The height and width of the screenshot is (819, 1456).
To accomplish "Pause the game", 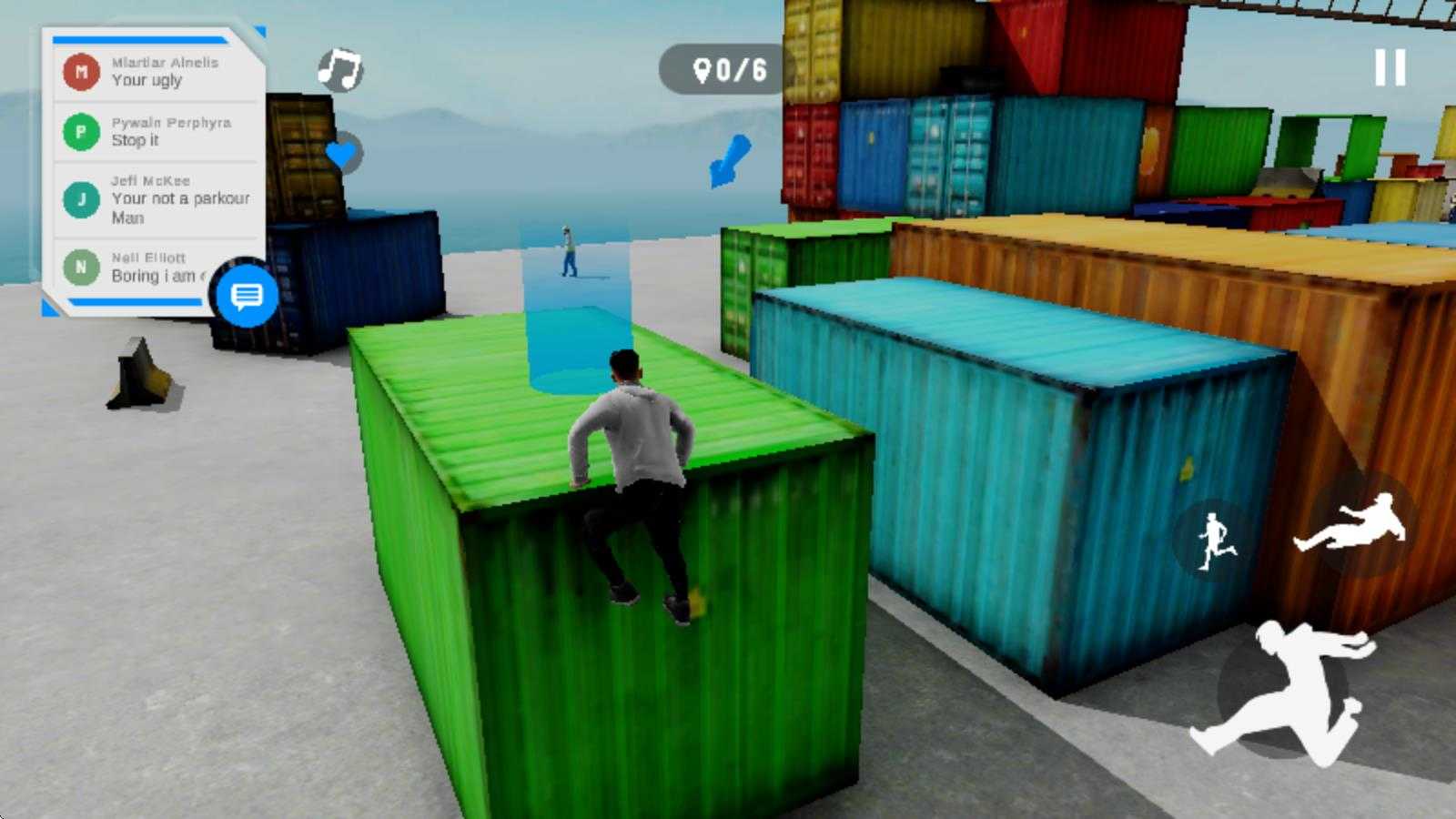I will pyautogui.click(x=1390, y=68).
